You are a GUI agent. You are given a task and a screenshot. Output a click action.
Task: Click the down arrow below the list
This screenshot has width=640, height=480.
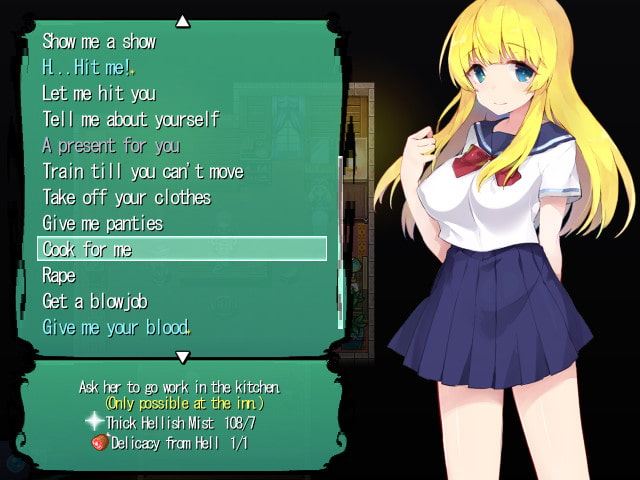pos(182,357)
